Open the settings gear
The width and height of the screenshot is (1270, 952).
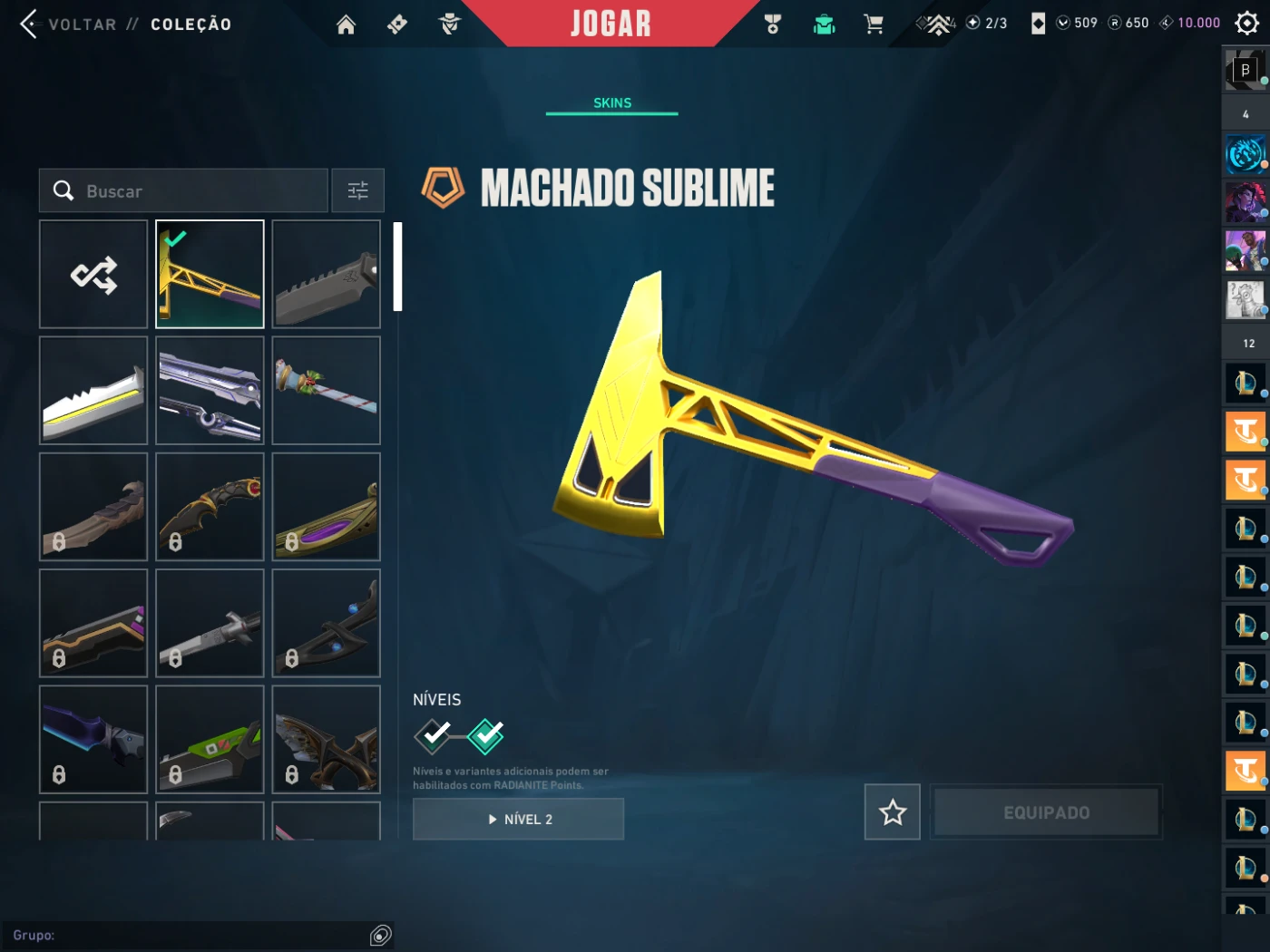point(1247,24)
